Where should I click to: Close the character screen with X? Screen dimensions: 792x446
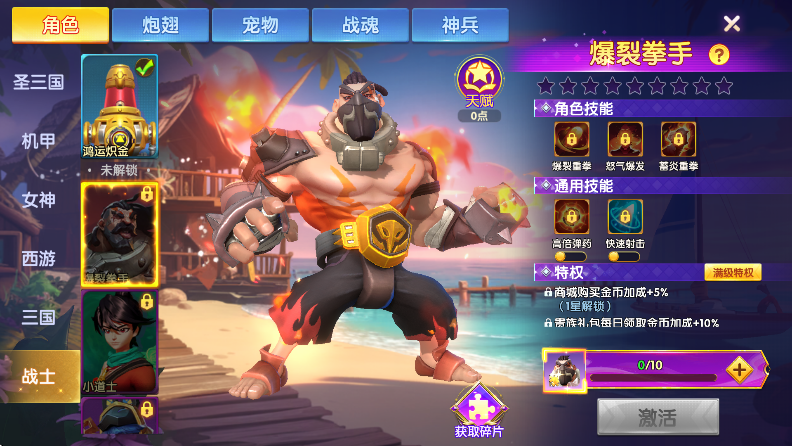pos(732,24)
